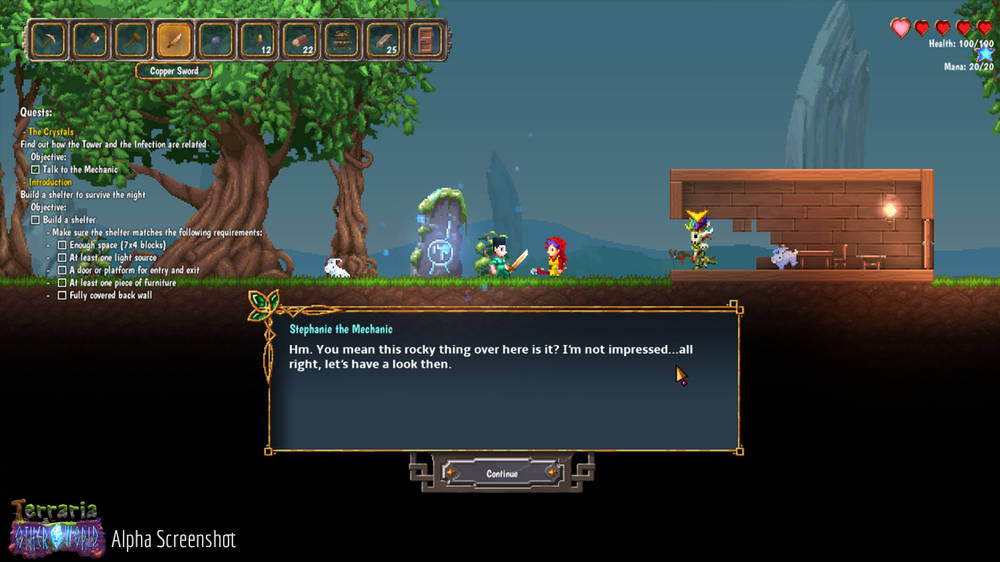Select the wooden door hotbar slot
This screenshot has width=1000, height=562.
pyautogui.click(x=426, y=41)
